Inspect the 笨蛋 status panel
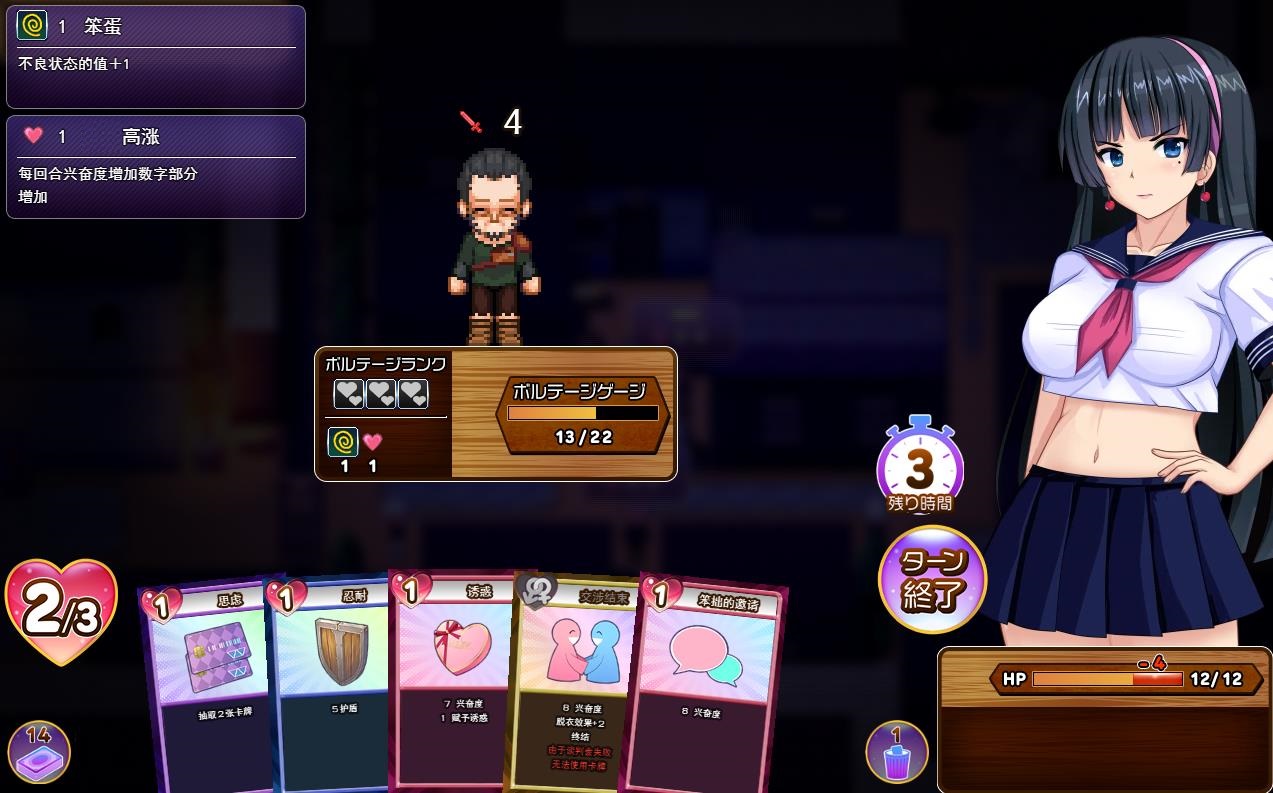1273x793 pixels. (155, 57)
